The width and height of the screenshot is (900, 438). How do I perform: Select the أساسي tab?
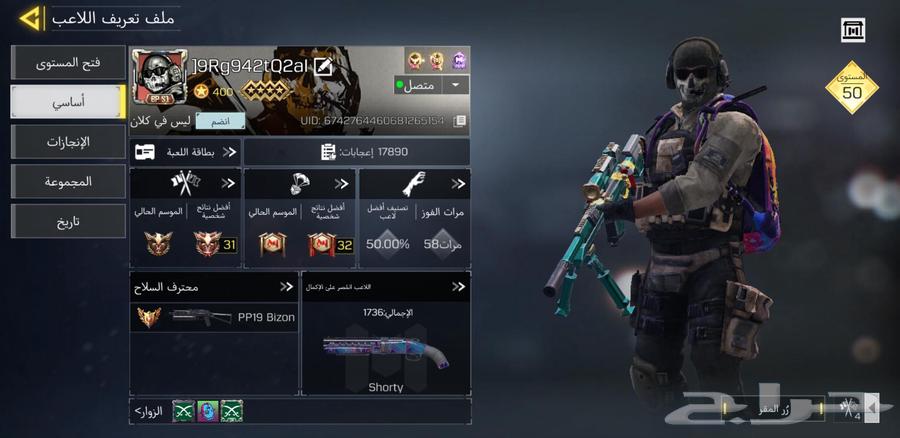pos(68,102)
